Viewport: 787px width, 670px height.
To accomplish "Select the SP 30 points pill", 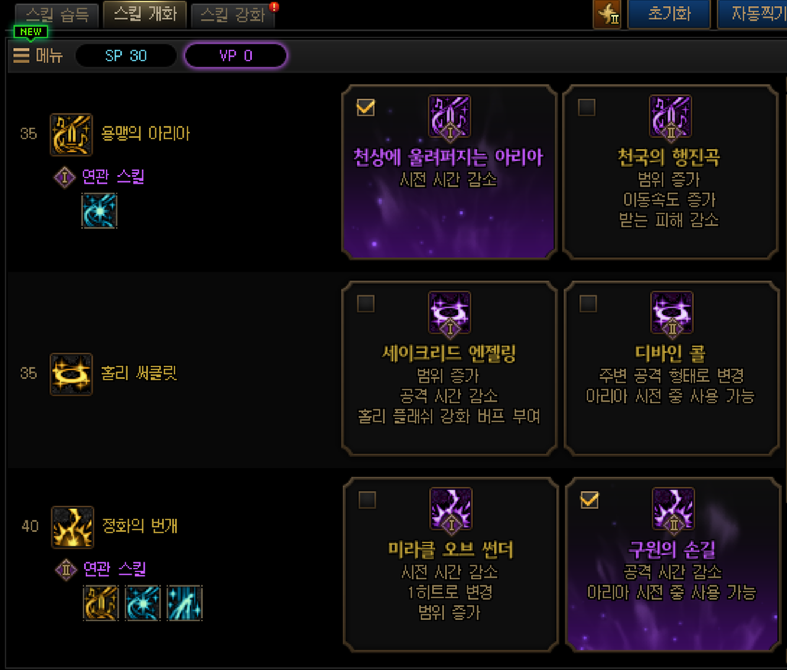I will pyautogui.click(x=126, y=56).
